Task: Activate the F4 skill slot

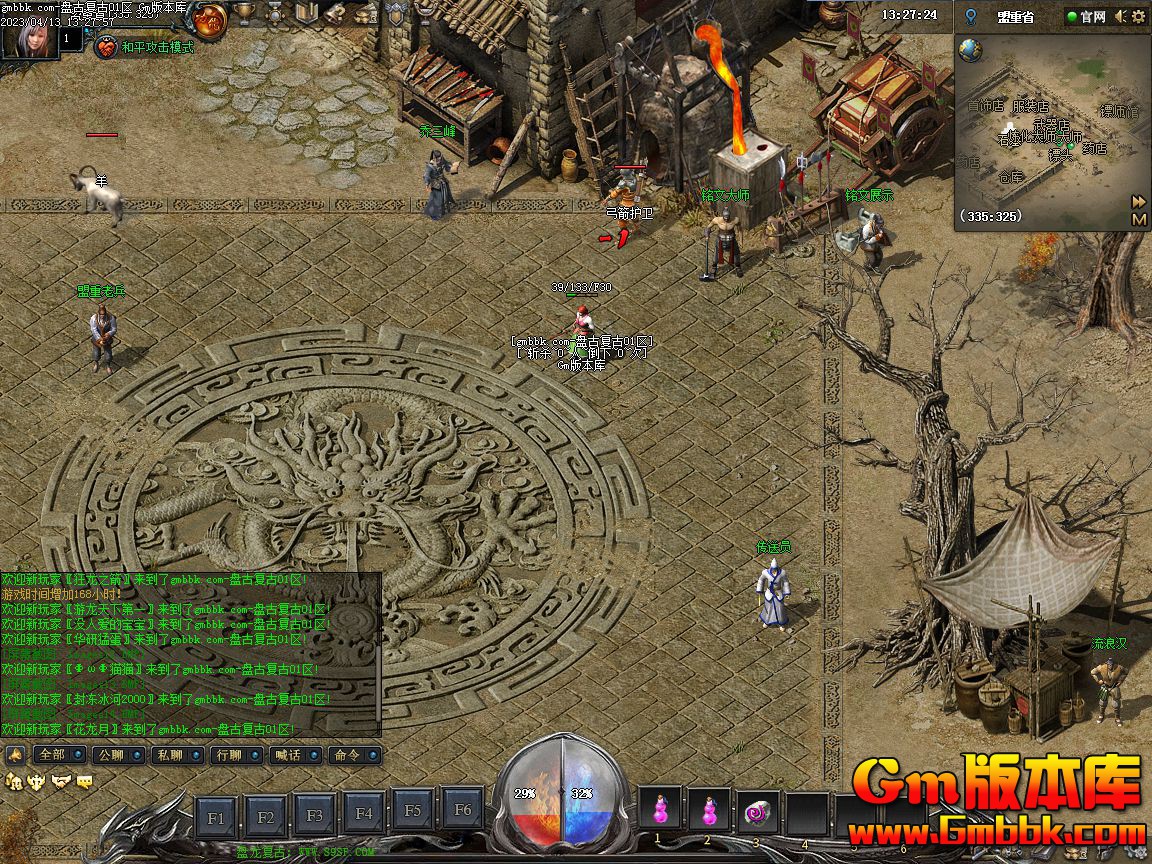Action: [x=364, y=815]
